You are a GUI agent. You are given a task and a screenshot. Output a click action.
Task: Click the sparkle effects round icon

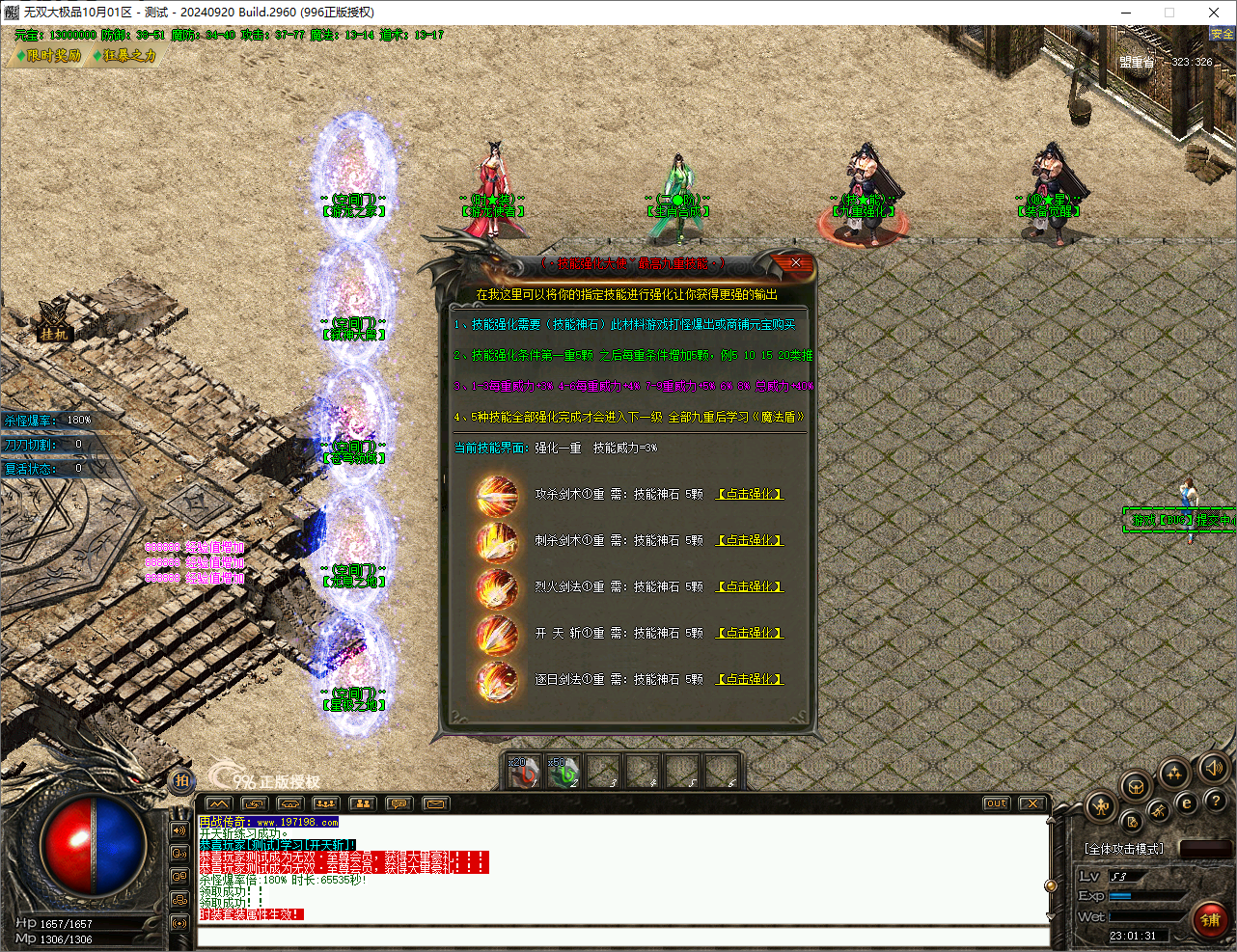[x=1173, y=773]
